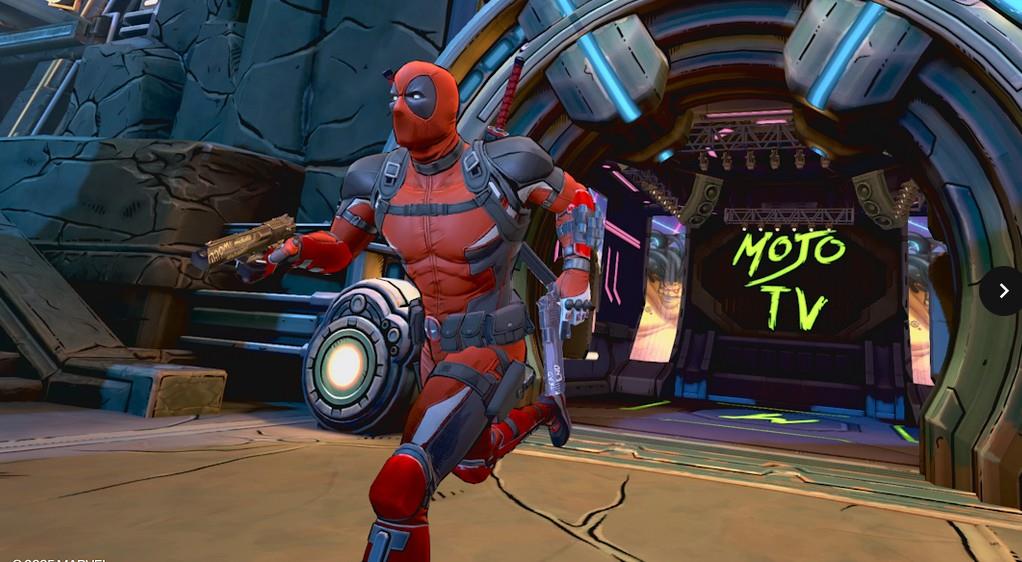Advance to the next gallery image
The width and height of the screenshot is (1022, 562).
(x=1002, y=291)
